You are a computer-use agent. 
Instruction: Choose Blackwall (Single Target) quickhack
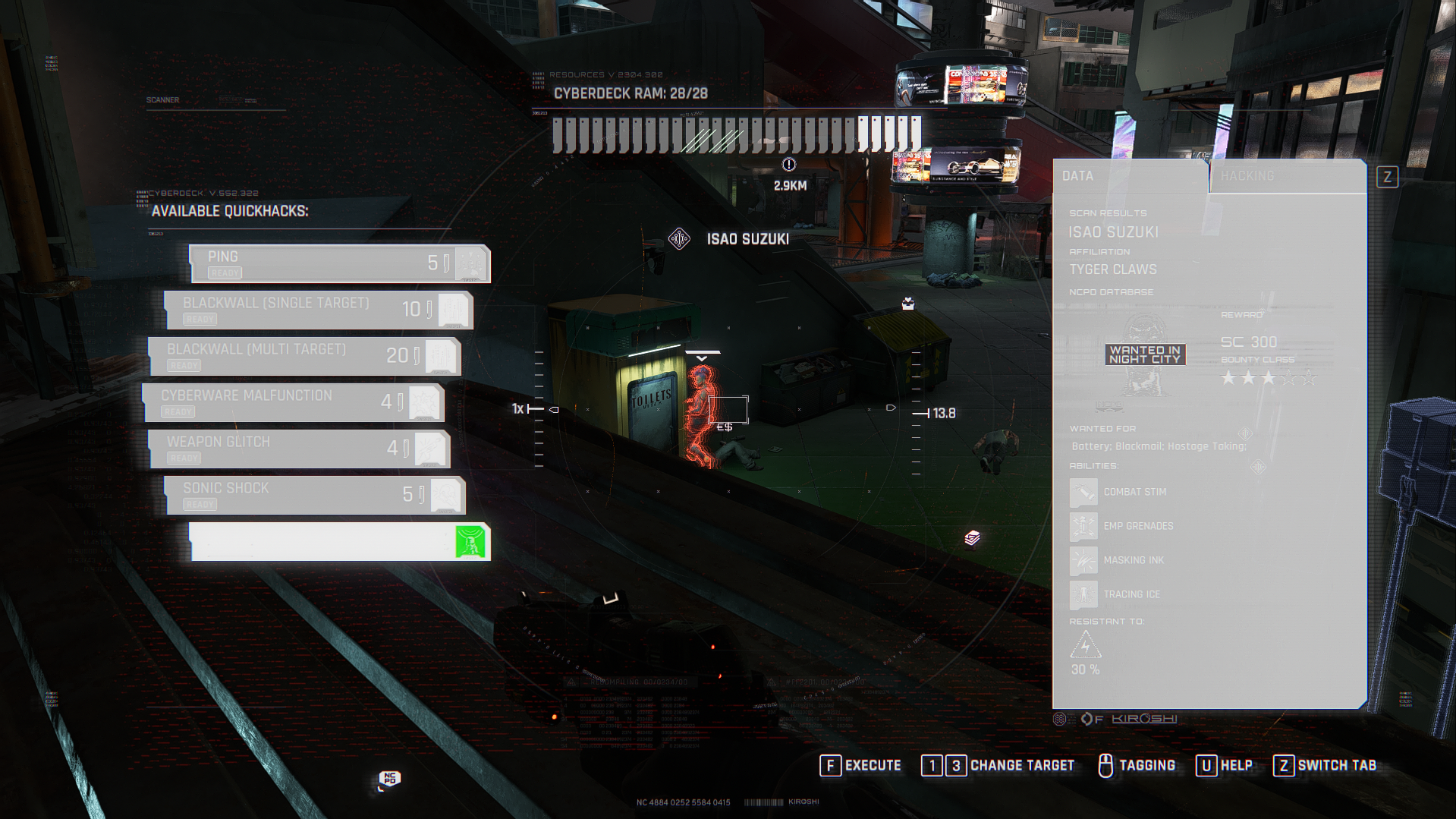pyautogui.click(x=319, y=310)
